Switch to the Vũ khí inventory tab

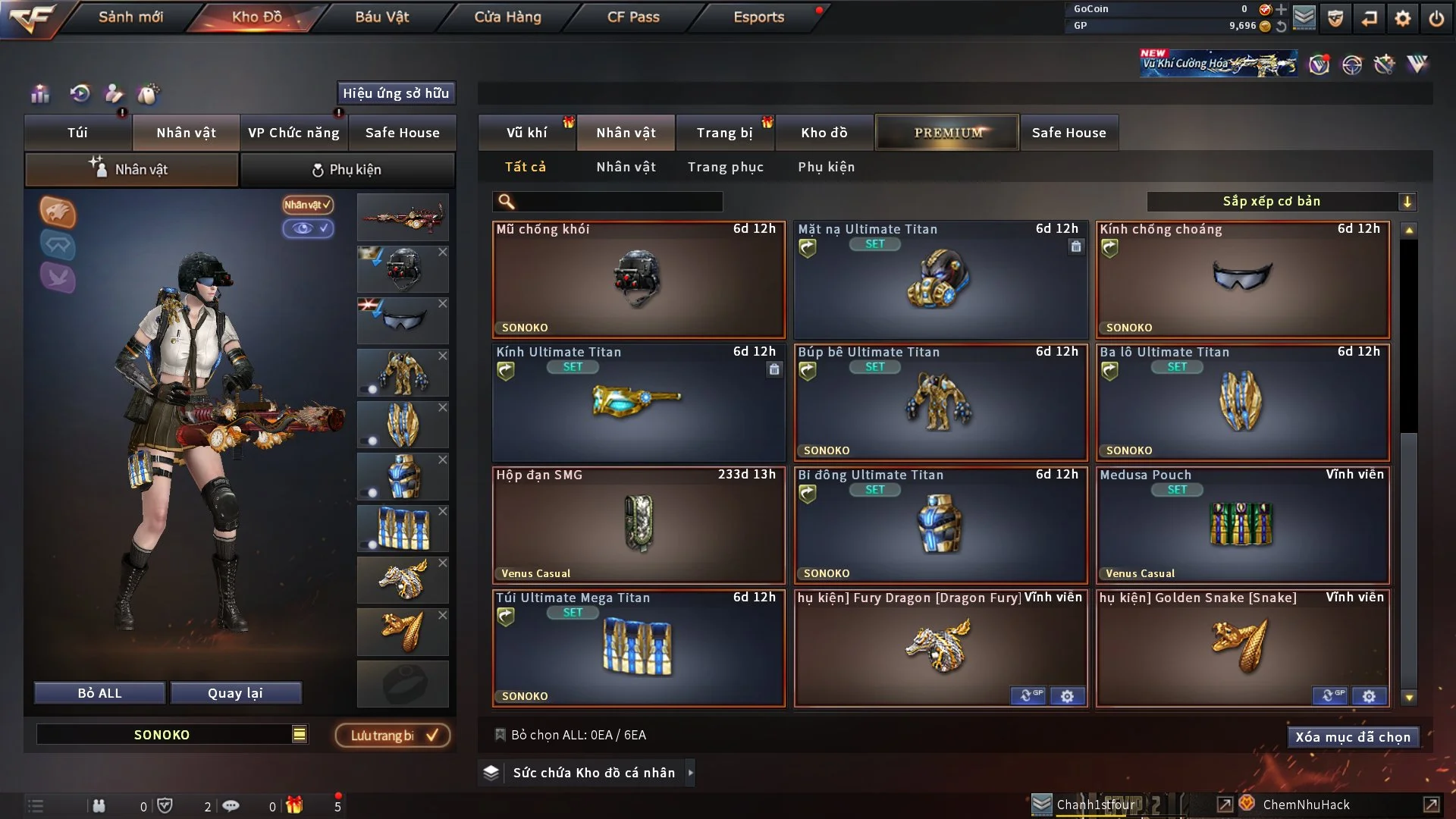tap(526, 133)
